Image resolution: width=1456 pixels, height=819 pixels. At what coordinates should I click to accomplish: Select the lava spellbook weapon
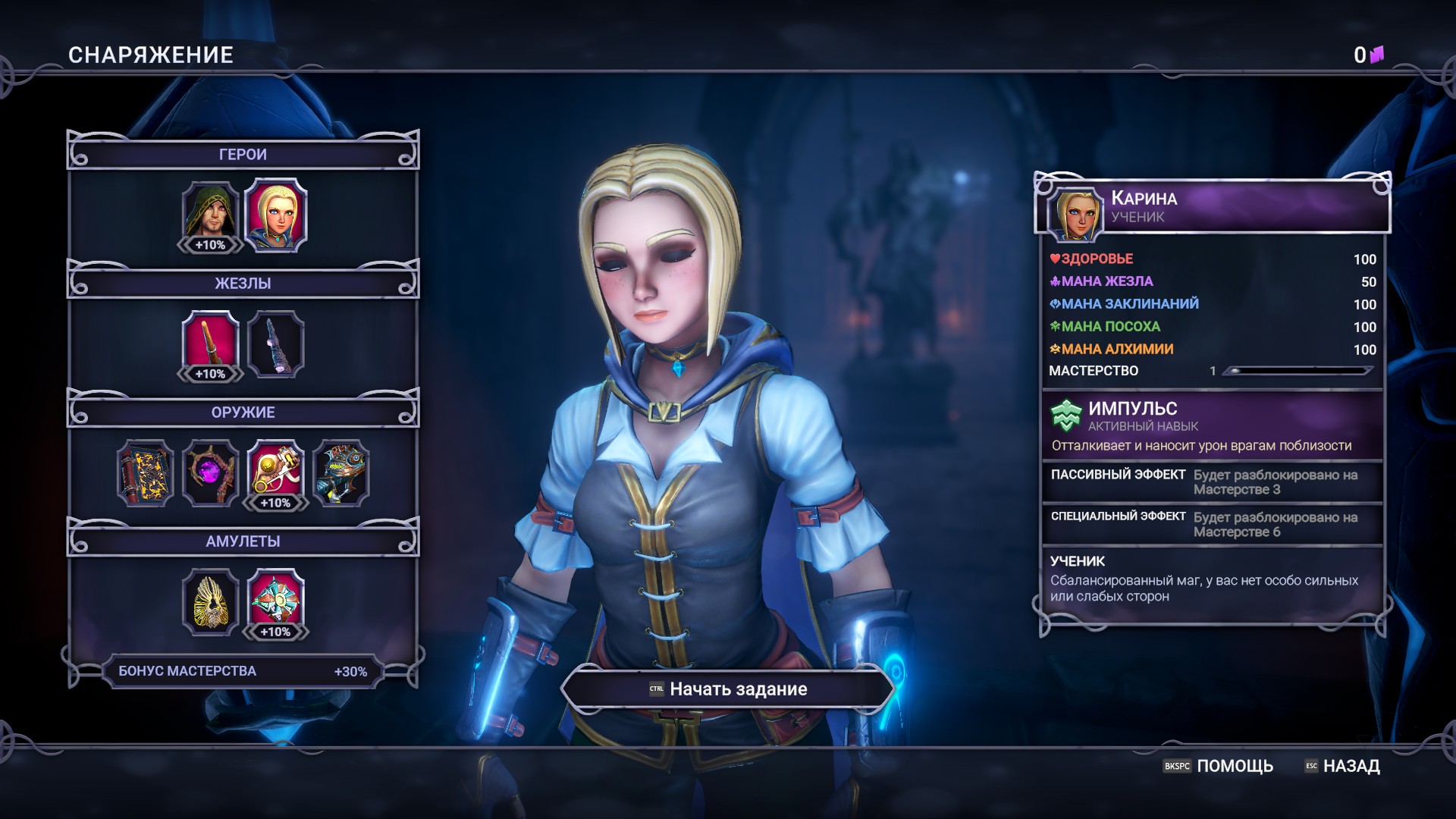pos(145,472)
